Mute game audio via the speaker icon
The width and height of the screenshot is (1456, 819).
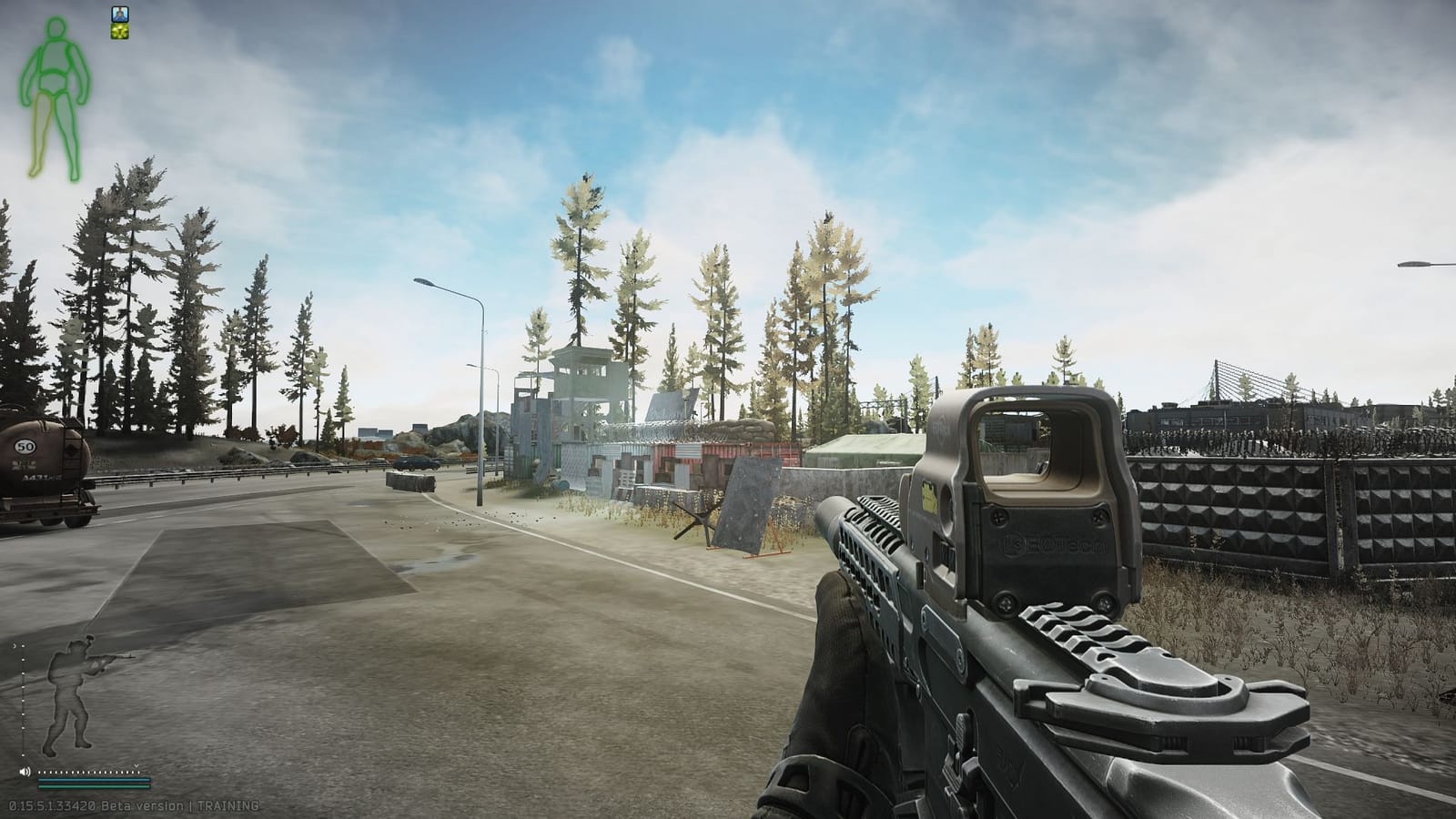[25, 771]
